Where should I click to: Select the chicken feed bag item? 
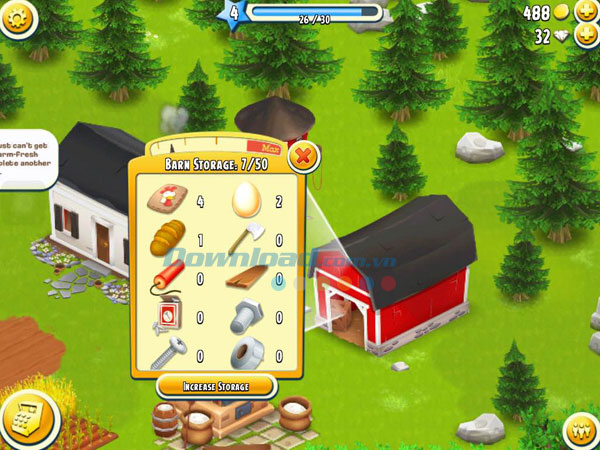click(166, 199)
